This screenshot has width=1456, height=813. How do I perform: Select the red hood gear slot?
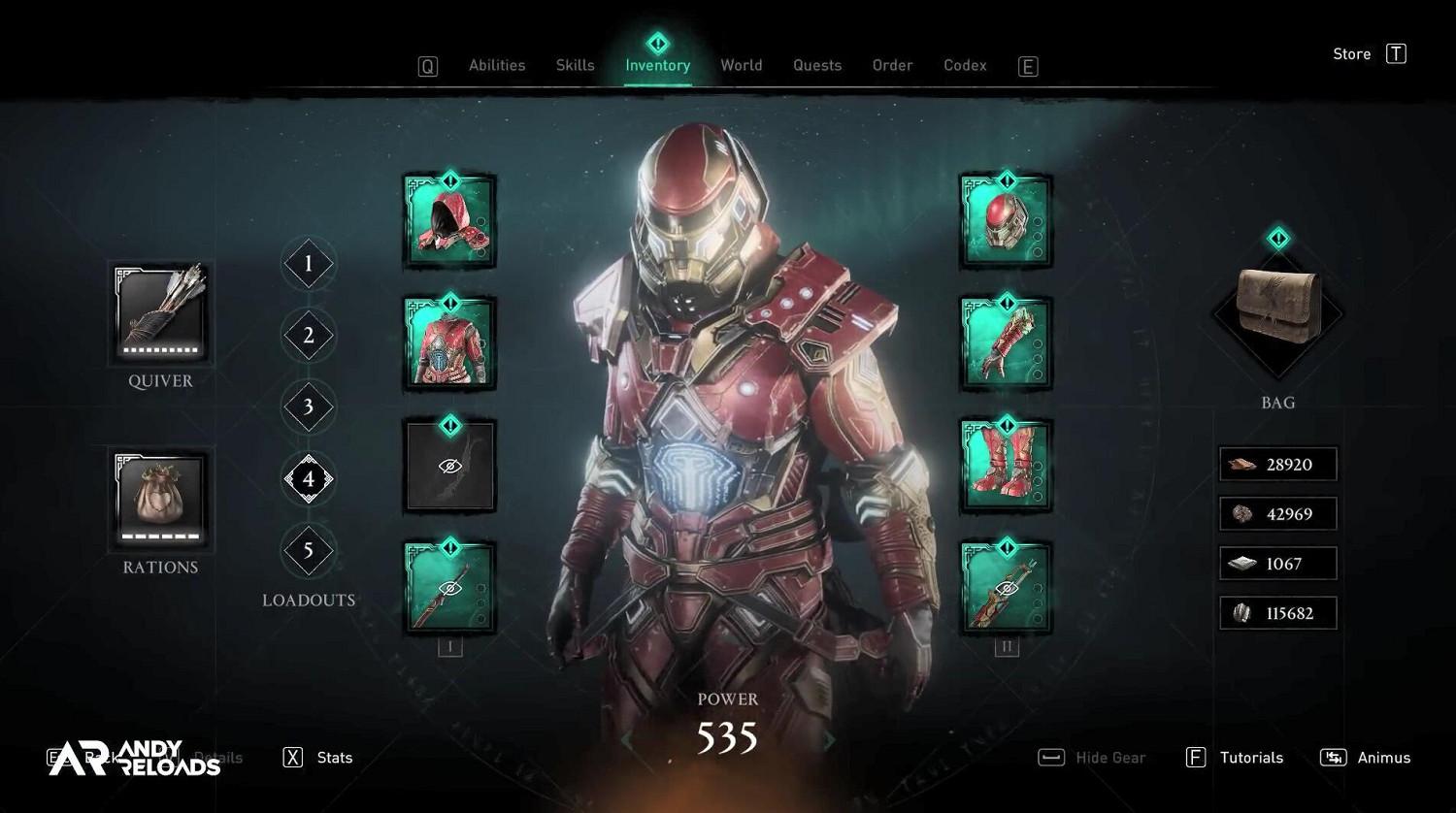449,221
